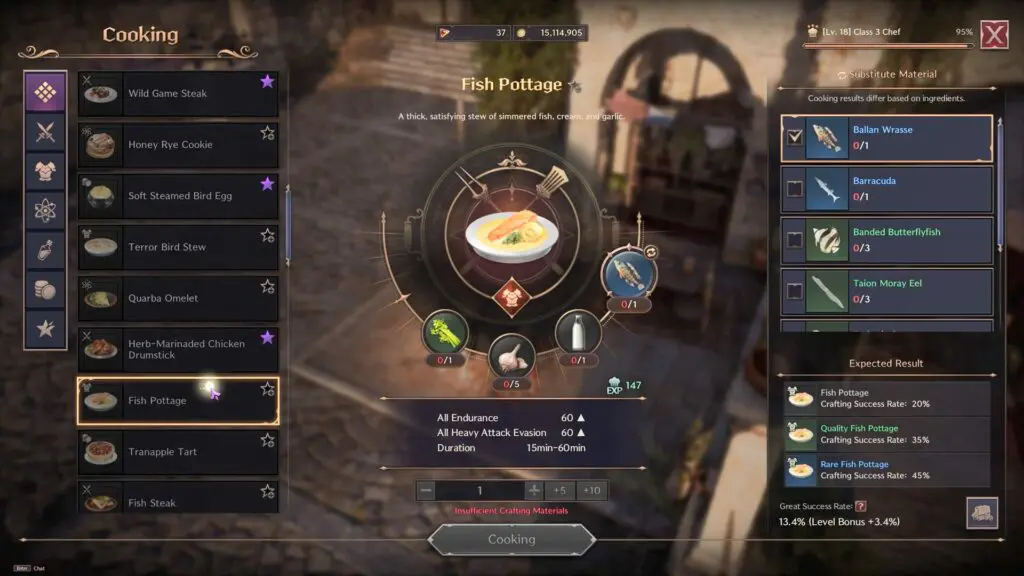Select the potion bottle category tab
This screenshot has height=576, width=1024.
click(46, 249)
